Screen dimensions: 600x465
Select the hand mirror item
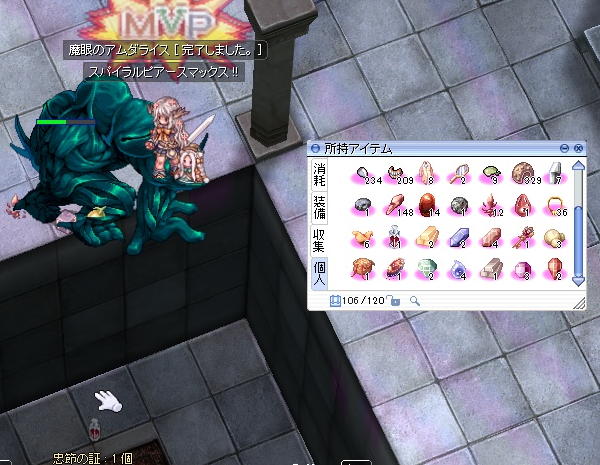pyautogui.click(x=458, y=172)
